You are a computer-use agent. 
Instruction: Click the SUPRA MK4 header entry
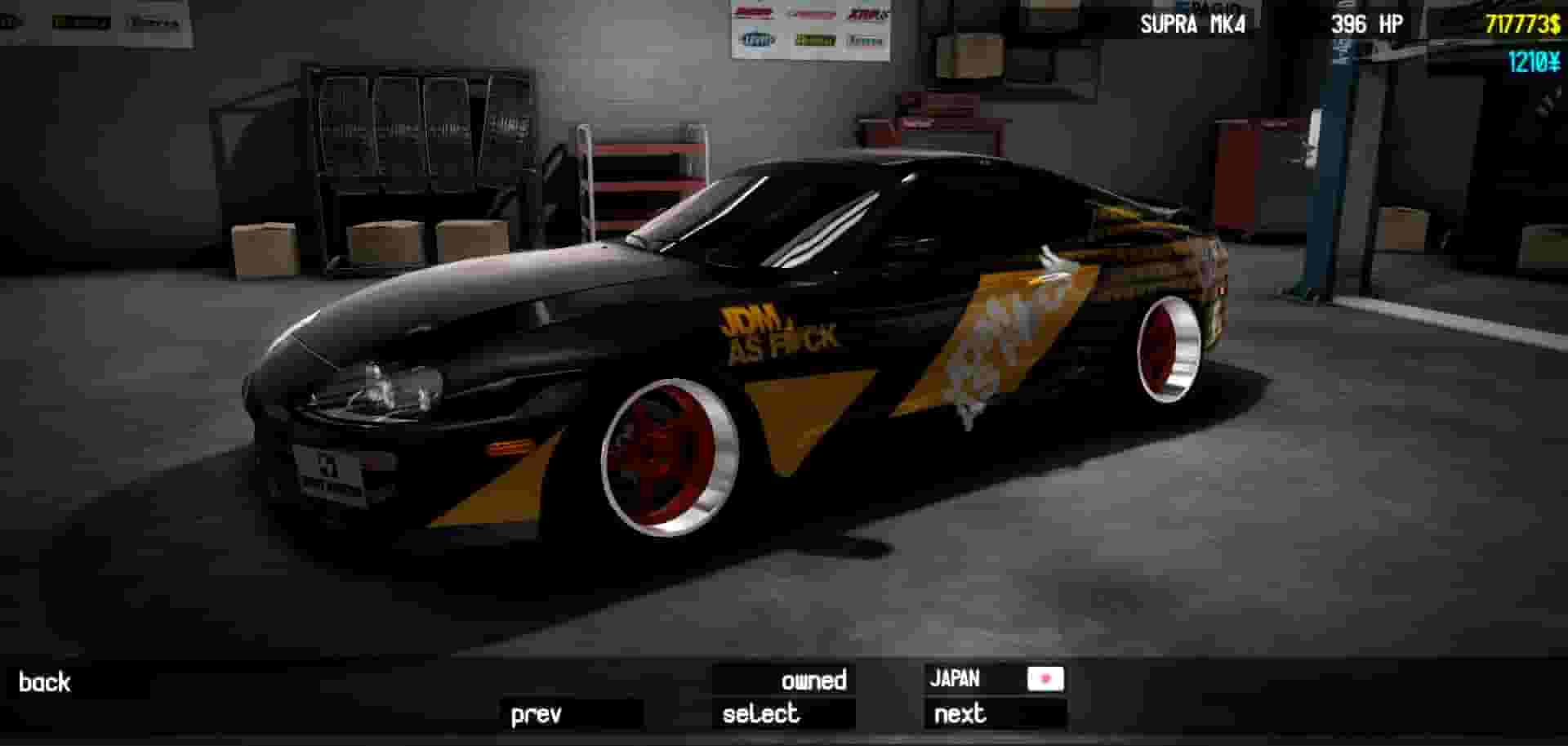coord(1192,25)
